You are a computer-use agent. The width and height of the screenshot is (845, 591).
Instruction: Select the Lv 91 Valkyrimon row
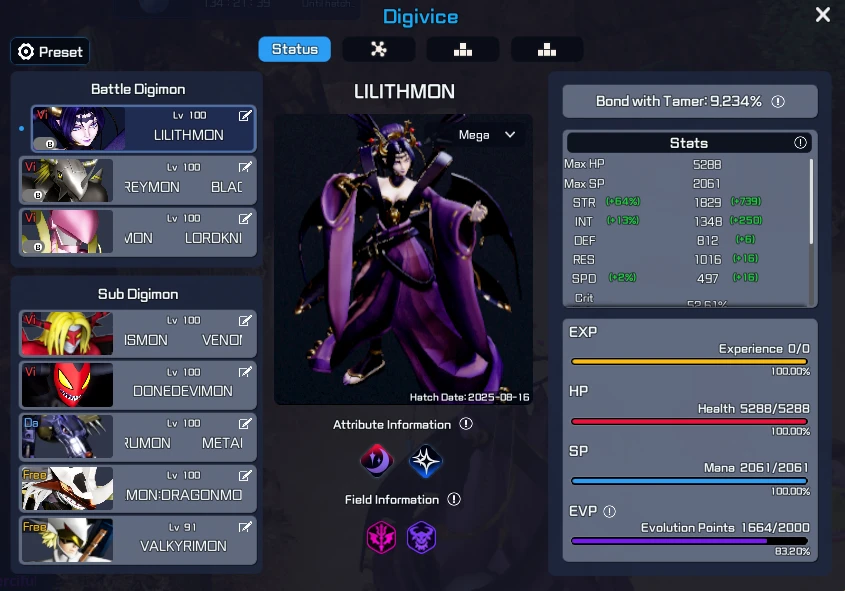click(x=138, y=540)
